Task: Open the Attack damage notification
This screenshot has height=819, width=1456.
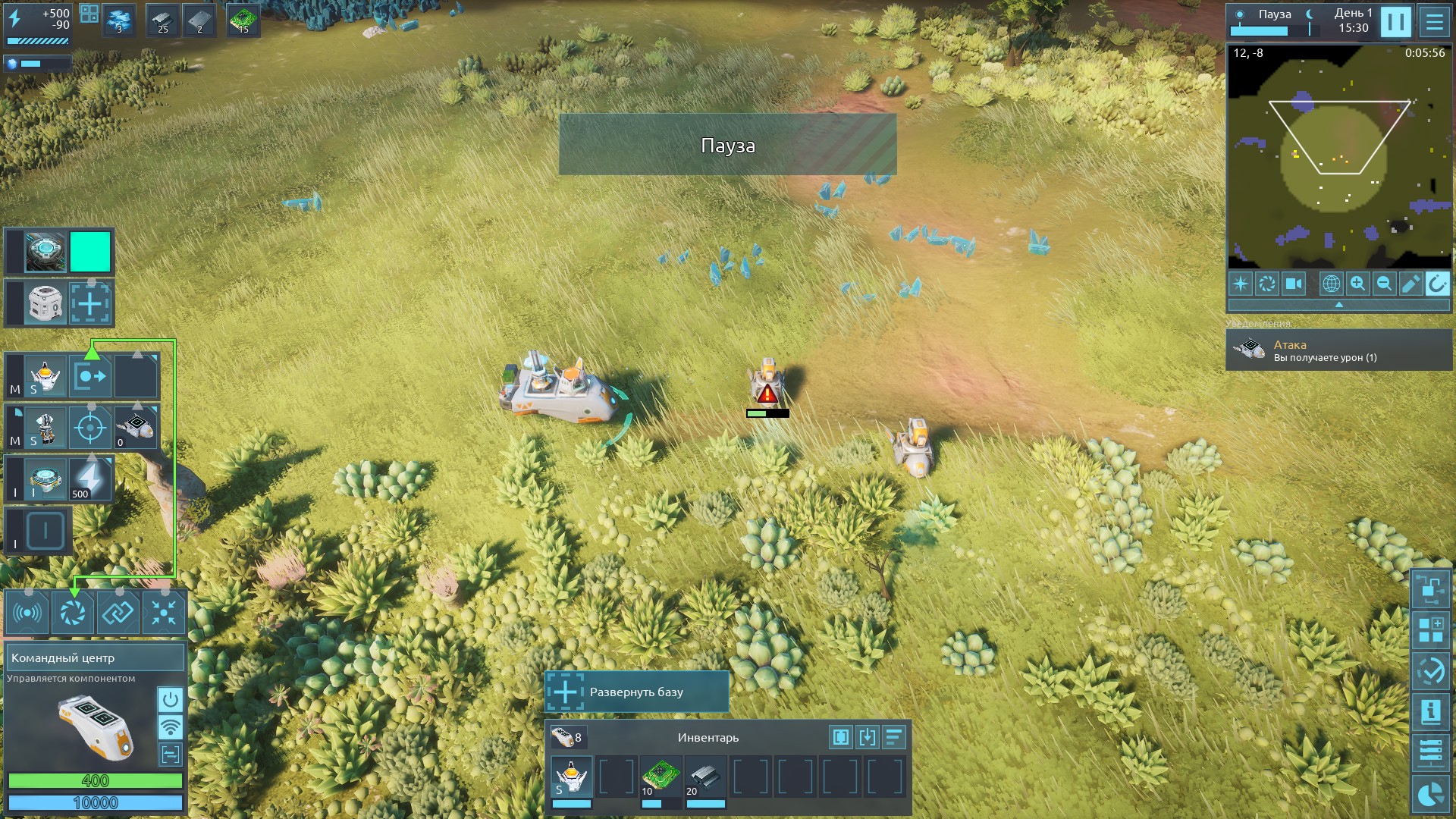Action: (1338, 350)
